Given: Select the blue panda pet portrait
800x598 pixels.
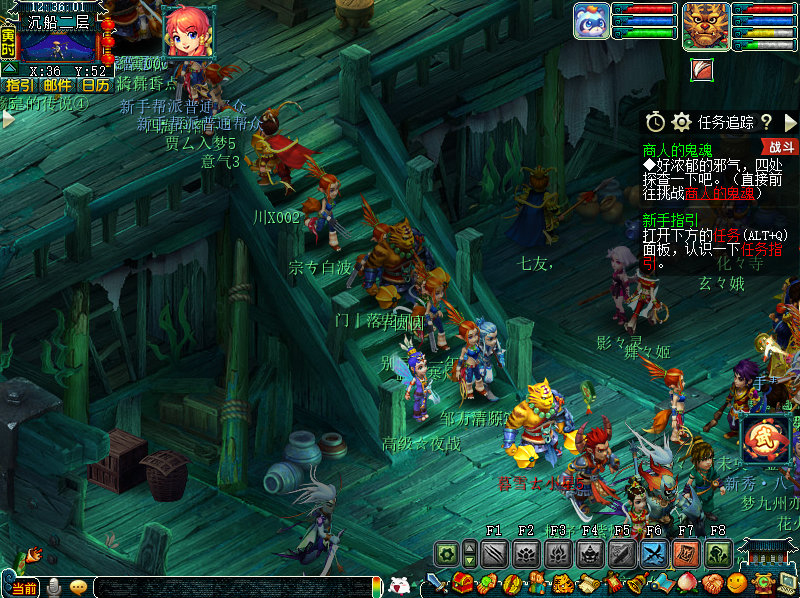Looking at the screenshot, I should coord(592,21).
